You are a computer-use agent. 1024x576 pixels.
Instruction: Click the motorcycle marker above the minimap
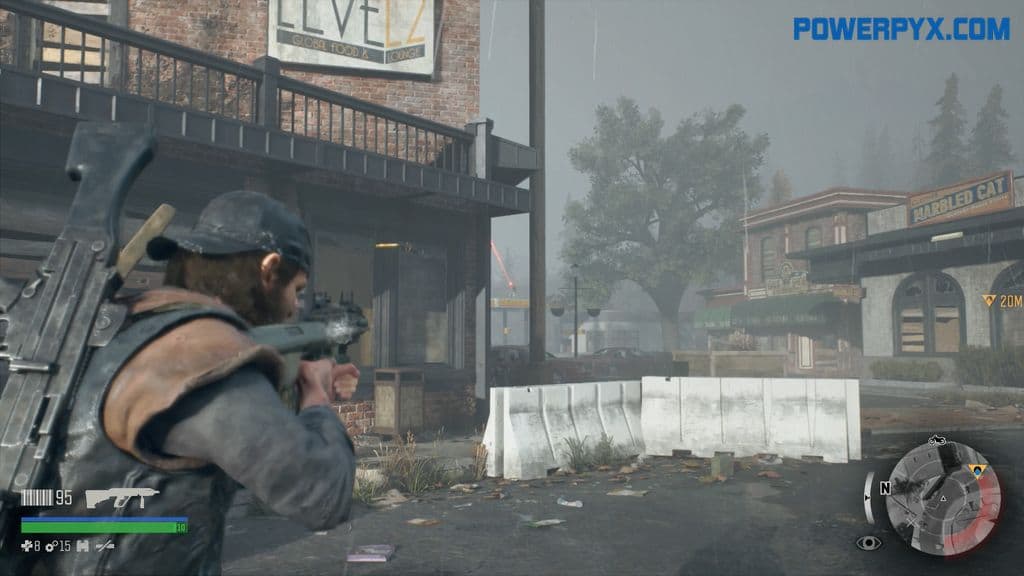coord(937,440)
